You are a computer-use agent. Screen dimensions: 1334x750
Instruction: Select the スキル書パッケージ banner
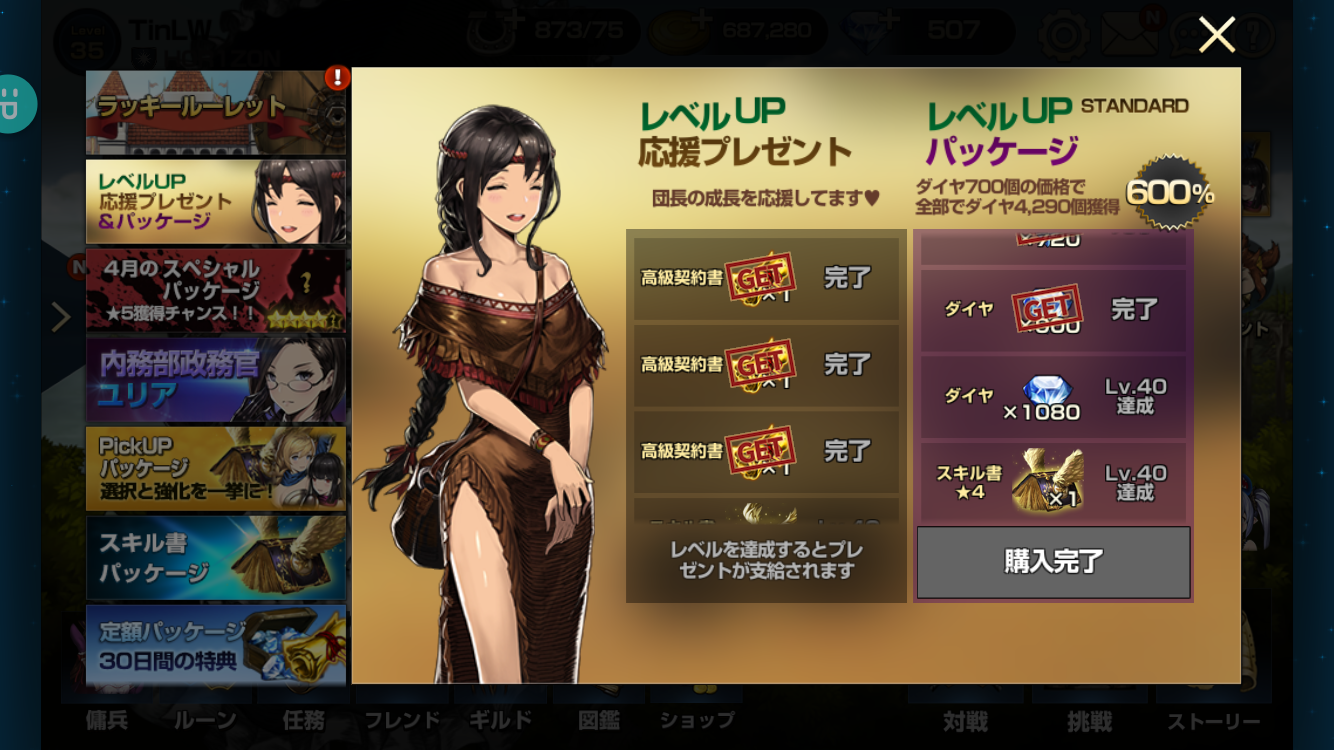click(x=215, y=557)
